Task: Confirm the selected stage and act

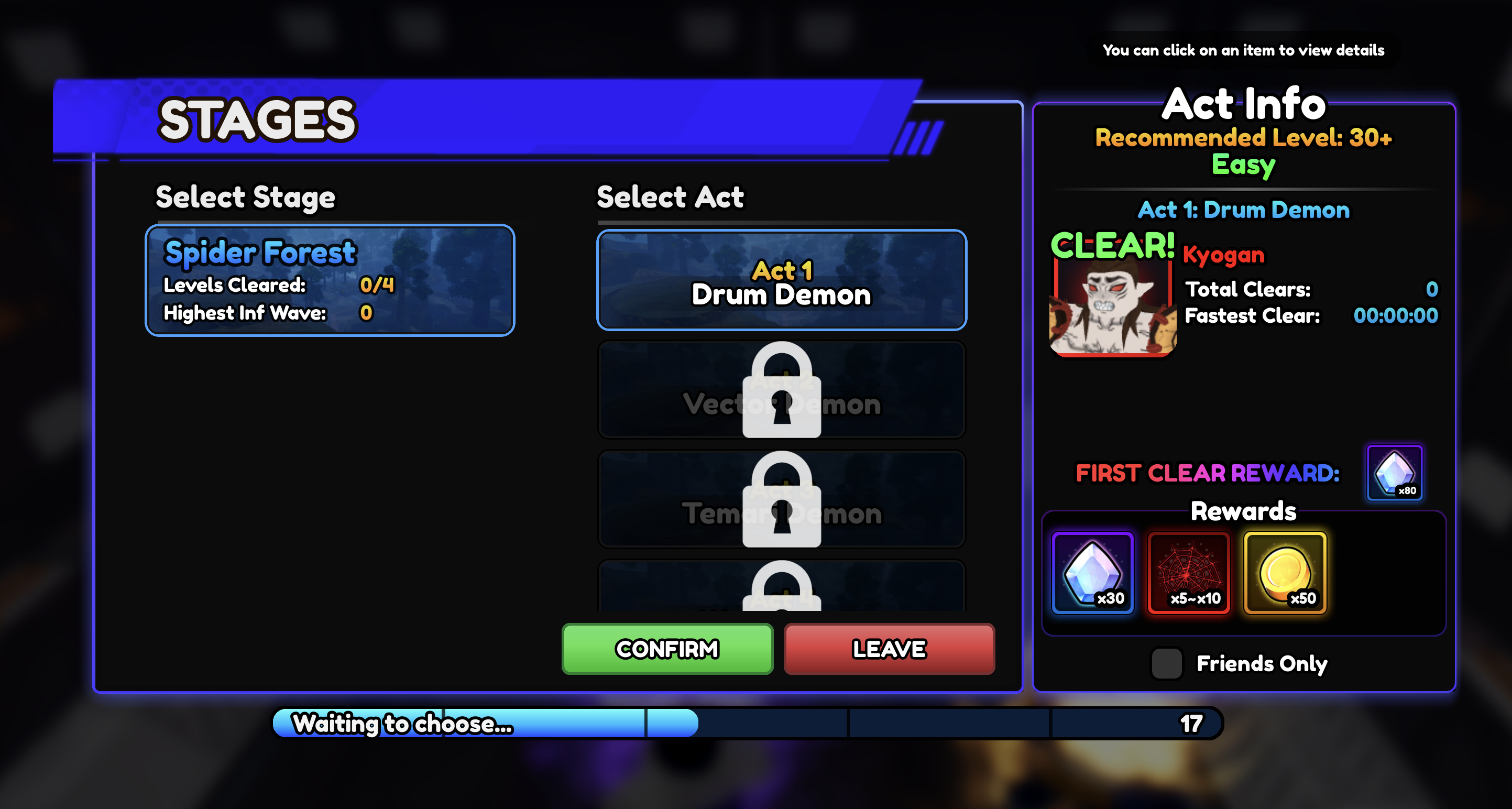Action: tap(667, 649)
